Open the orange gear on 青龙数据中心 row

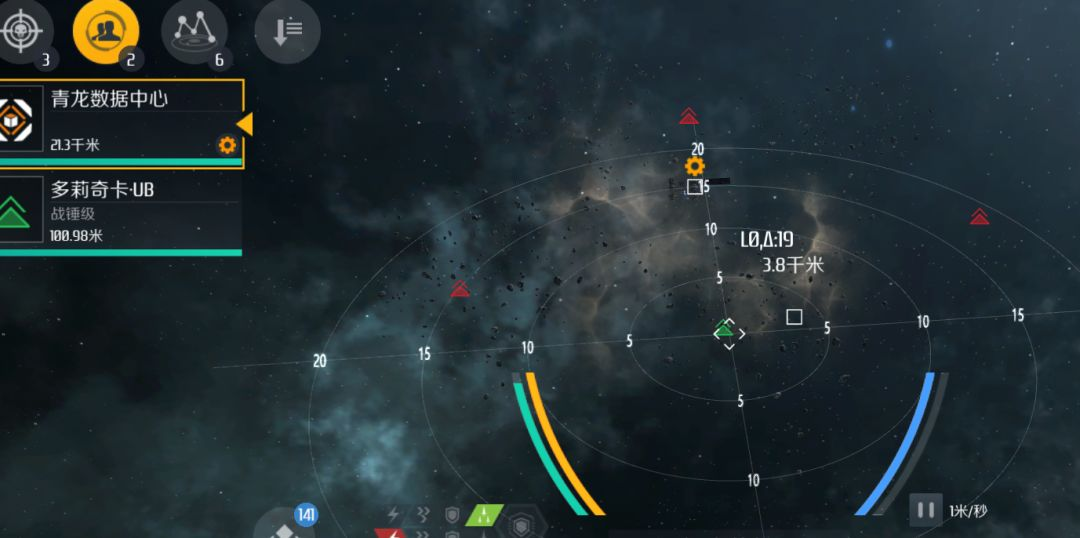227,145
